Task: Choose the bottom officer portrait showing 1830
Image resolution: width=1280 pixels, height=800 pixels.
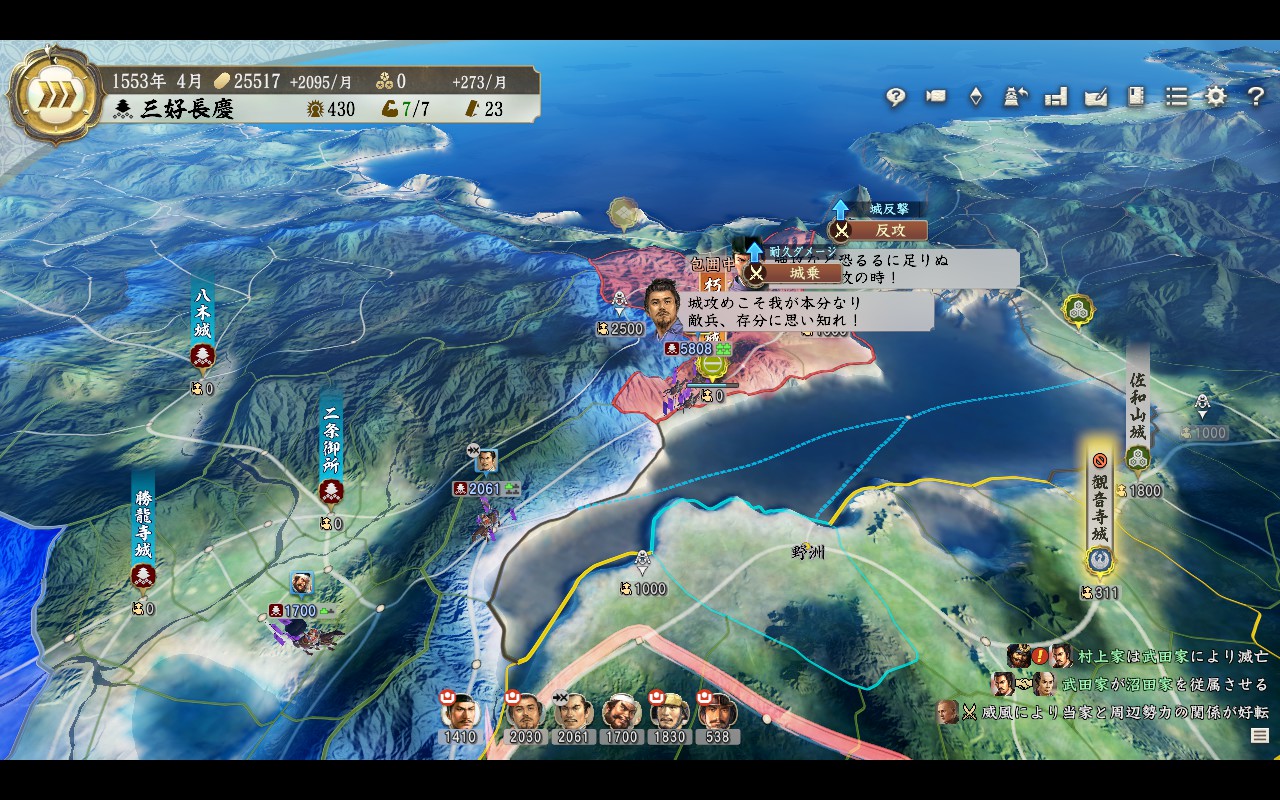Action: [x=668, y=713]
